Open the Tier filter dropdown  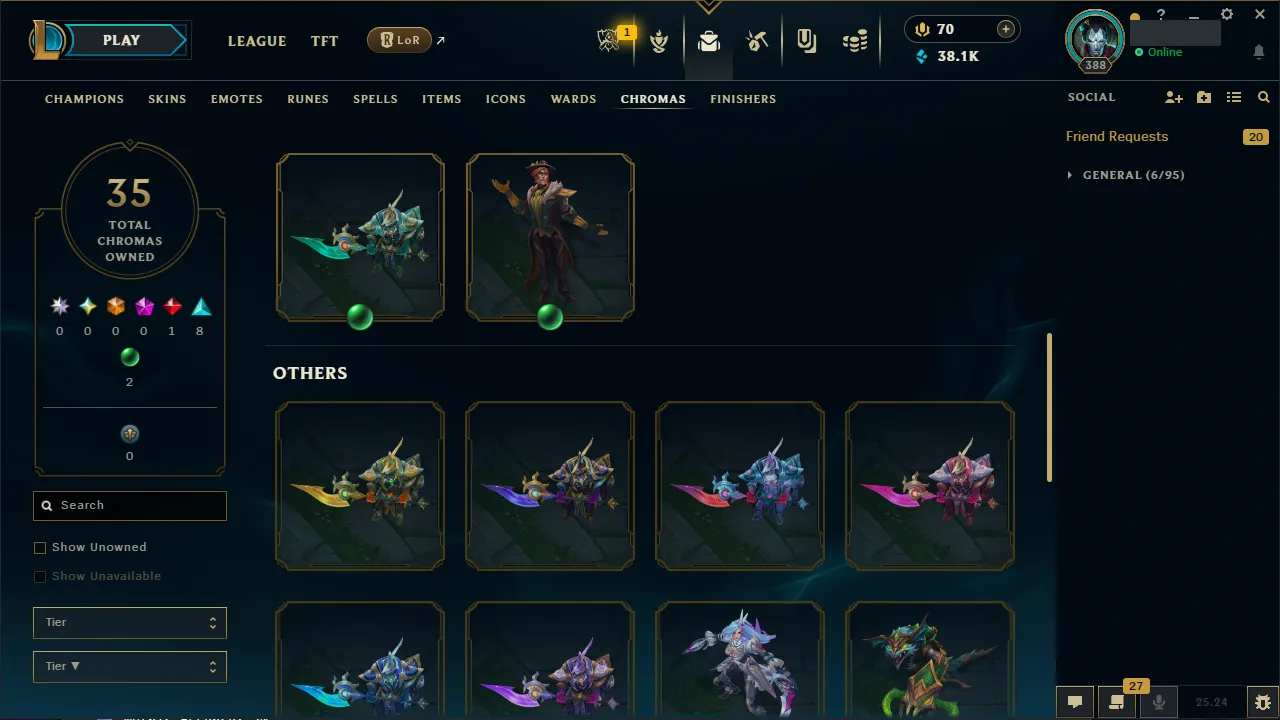click(129, 622)
